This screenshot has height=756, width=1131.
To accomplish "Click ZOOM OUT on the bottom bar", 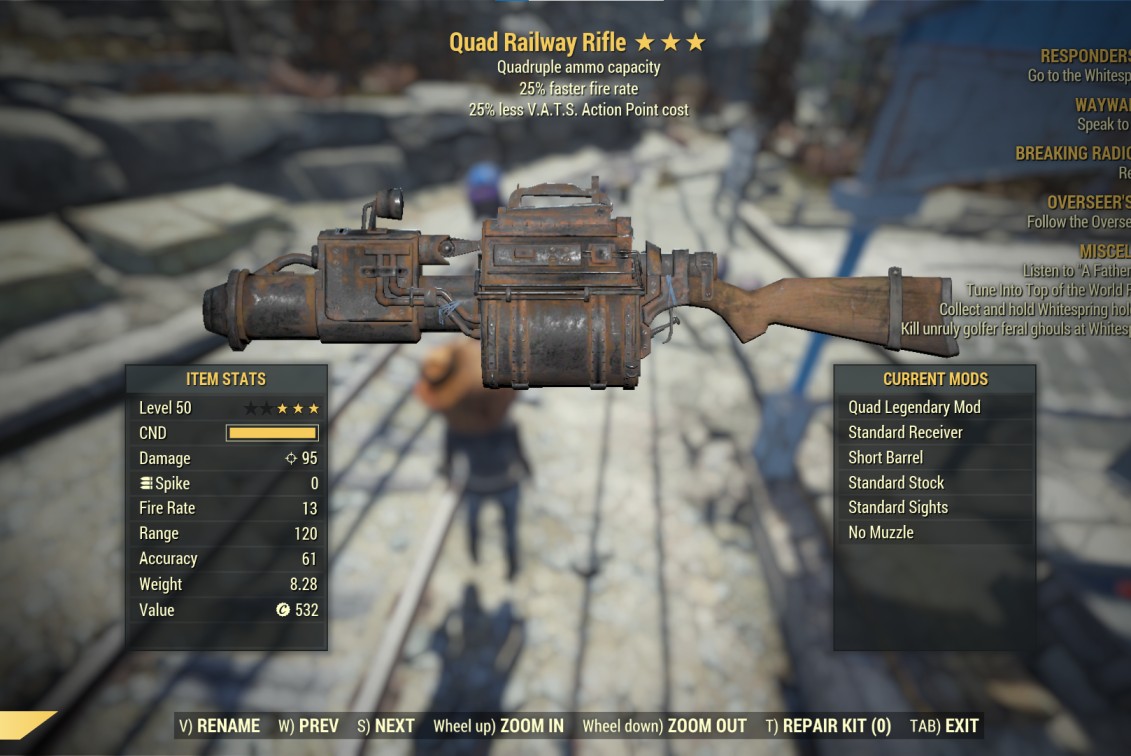I will (664, 726).
